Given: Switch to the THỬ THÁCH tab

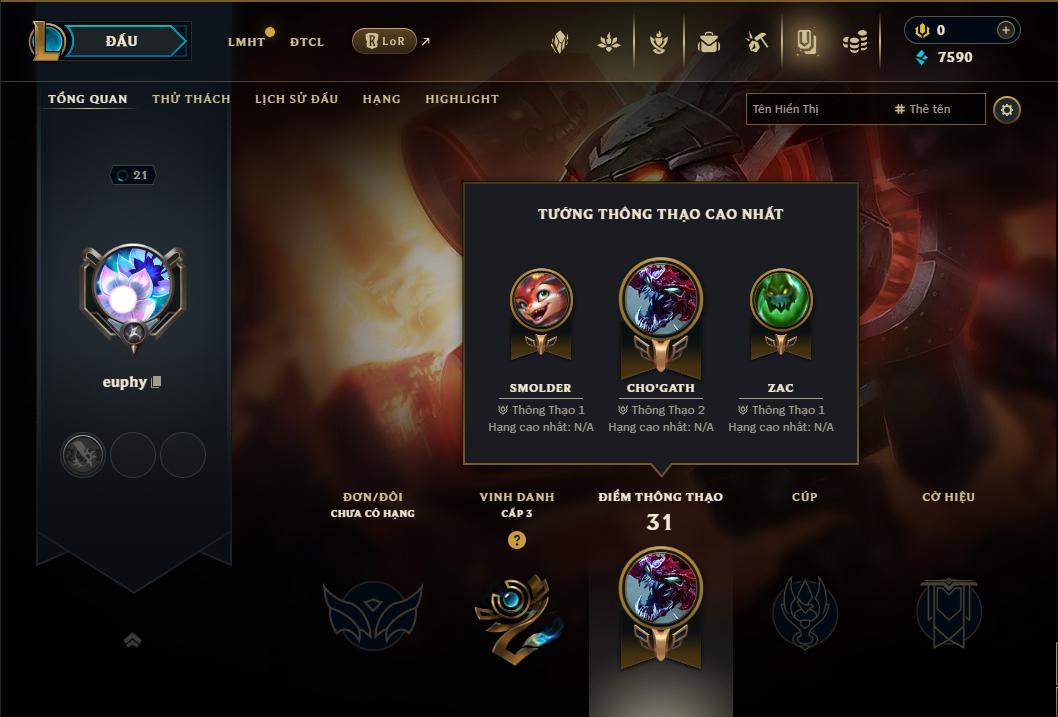Looking at the screenshot, I should pyautogui.click(x=191, y=99).
